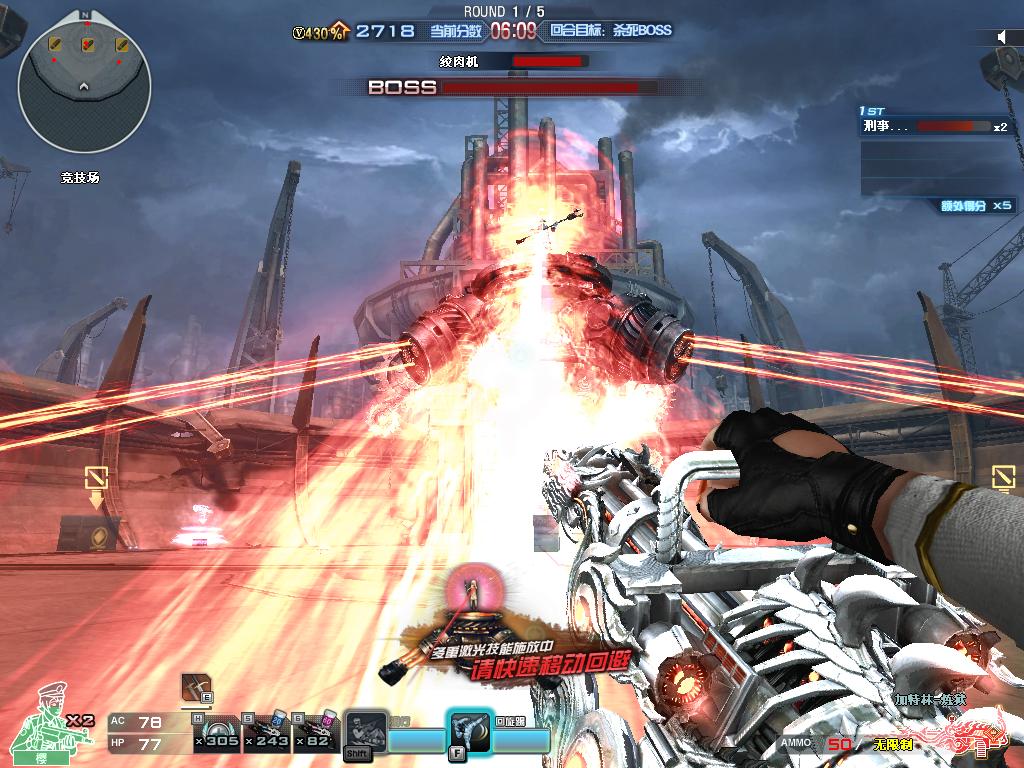Select the pink ammo item with 82 count
1024x768 pixels.
pos(318,732)
